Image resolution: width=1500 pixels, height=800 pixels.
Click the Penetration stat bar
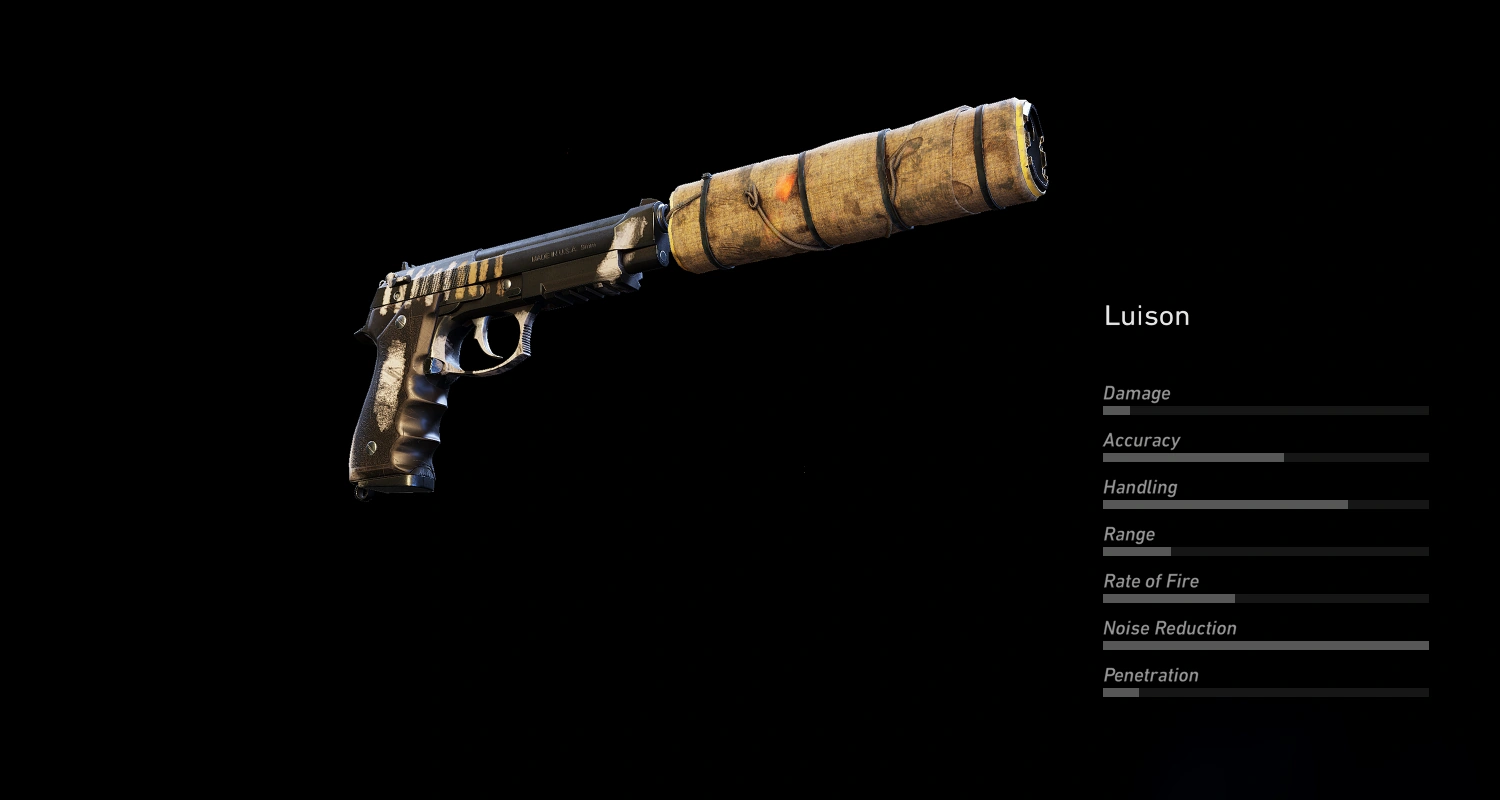(1265, 692)
